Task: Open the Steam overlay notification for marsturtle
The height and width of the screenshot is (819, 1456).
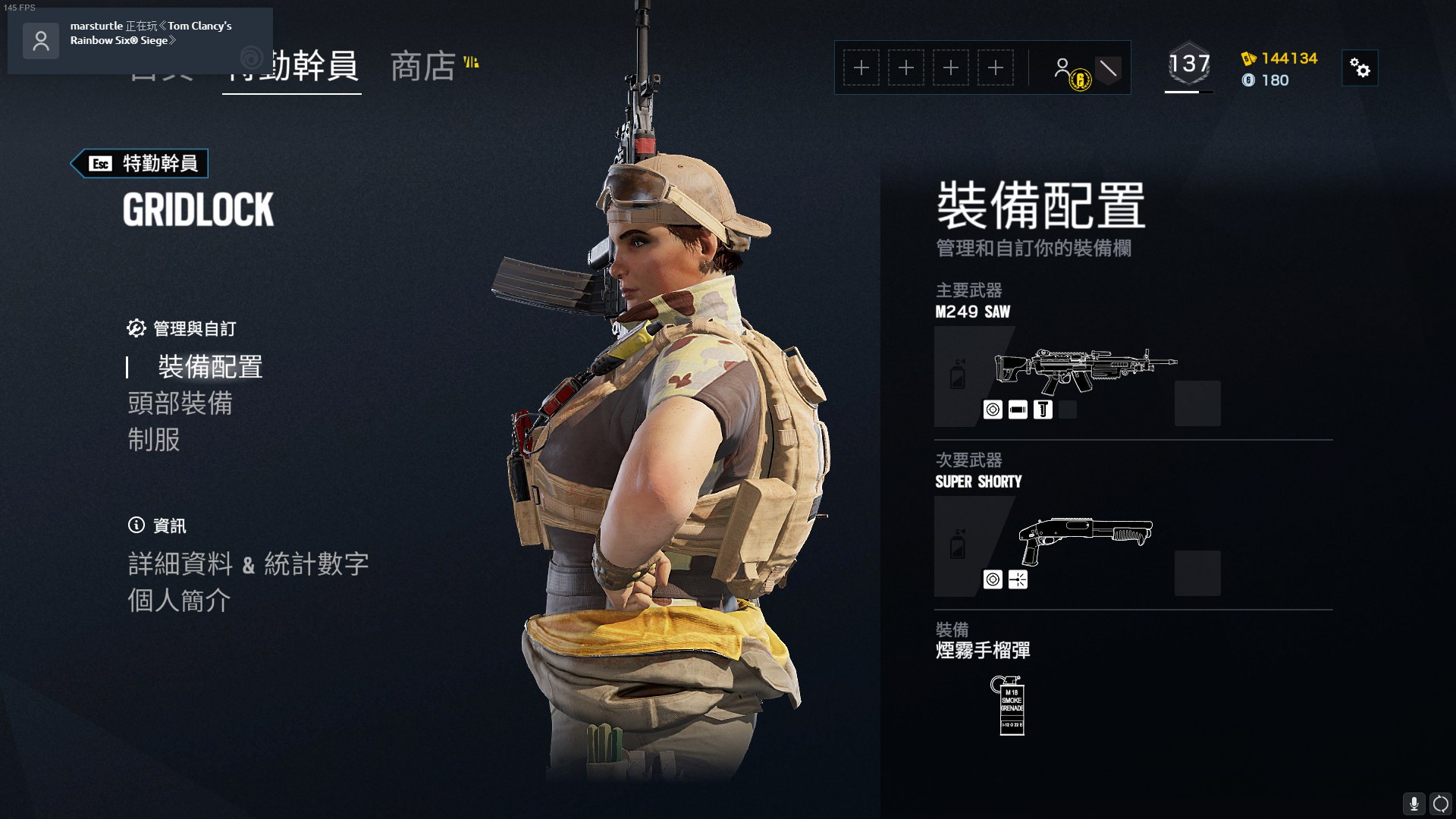Action: click(x=140, y=39)
